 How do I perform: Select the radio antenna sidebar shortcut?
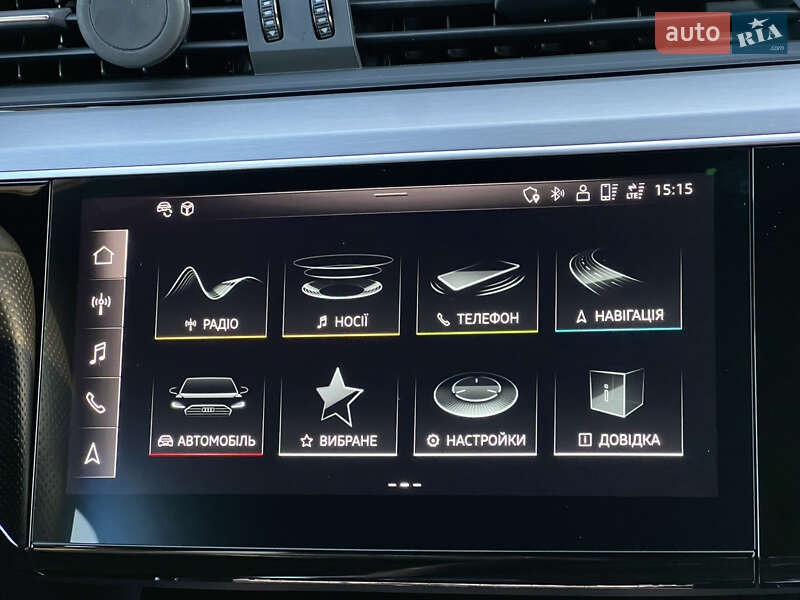pyautogui.click(x=101, y=304)
